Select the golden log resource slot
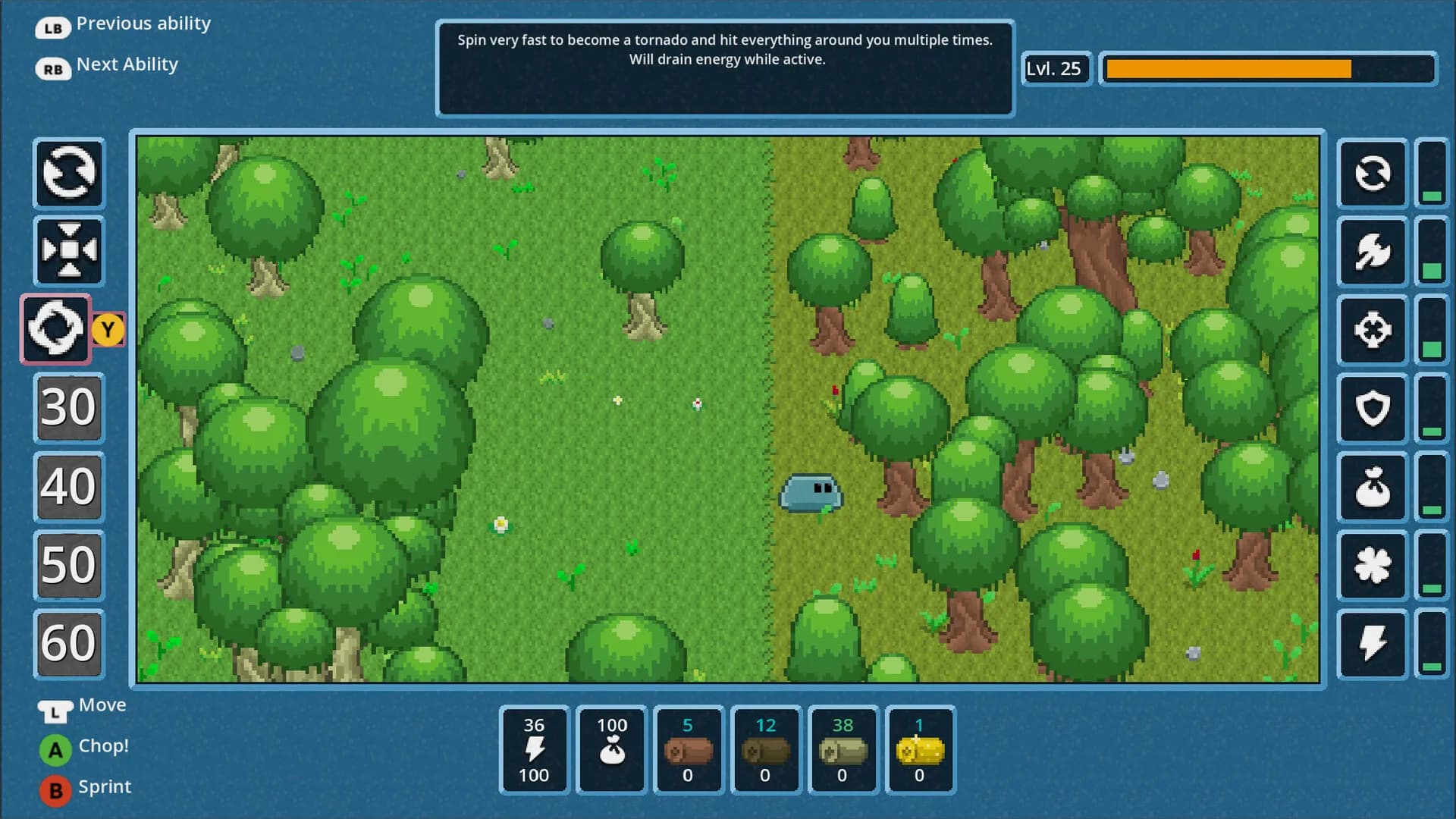 [920, 750]
